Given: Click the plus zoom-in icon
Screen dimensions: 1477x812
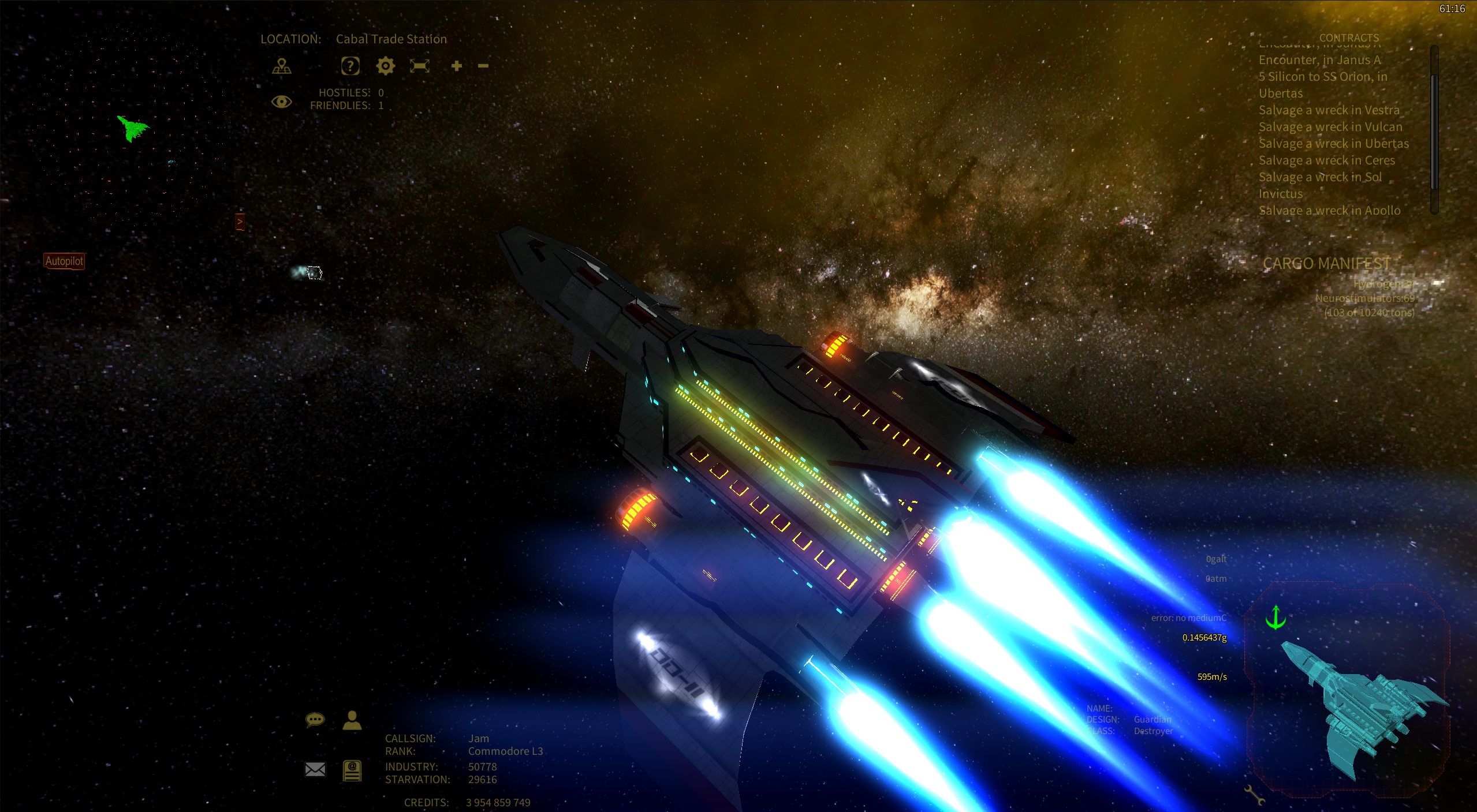Looking at the screenshot, I should (x=457, y=66).
